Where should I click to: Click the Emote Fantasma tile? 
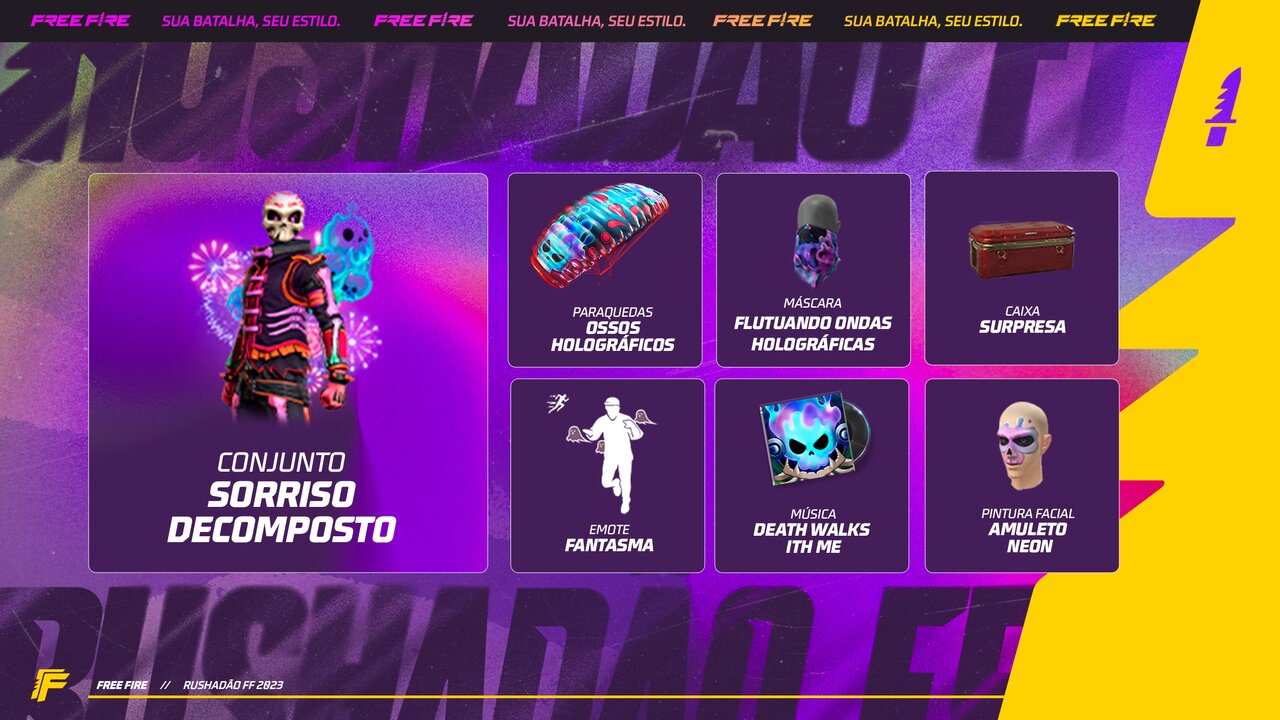pos(607,475)
